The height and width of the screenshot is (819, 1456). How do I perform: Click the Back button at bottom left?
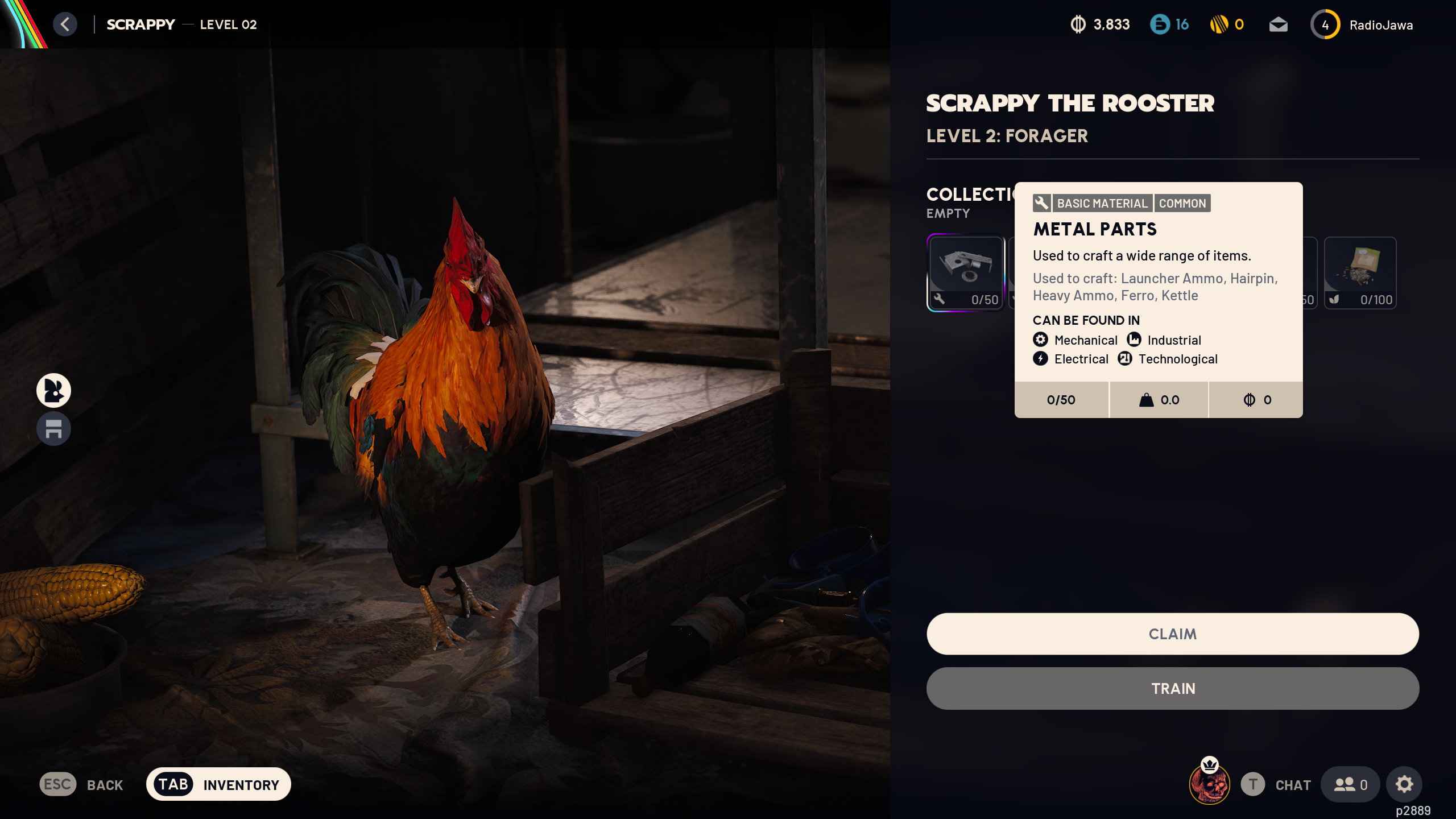pos(82,784)
